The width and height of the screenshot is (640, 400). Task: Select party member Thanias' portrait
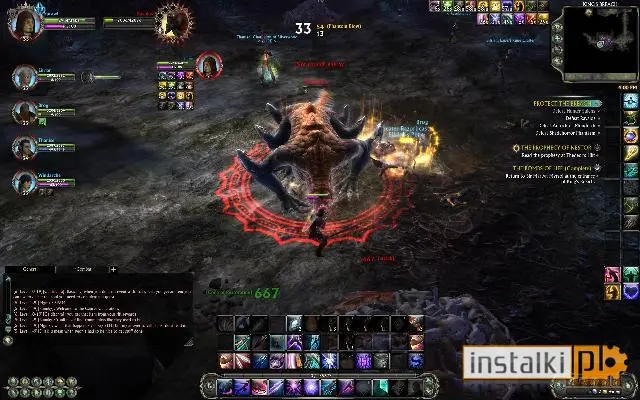click(23, 146)
